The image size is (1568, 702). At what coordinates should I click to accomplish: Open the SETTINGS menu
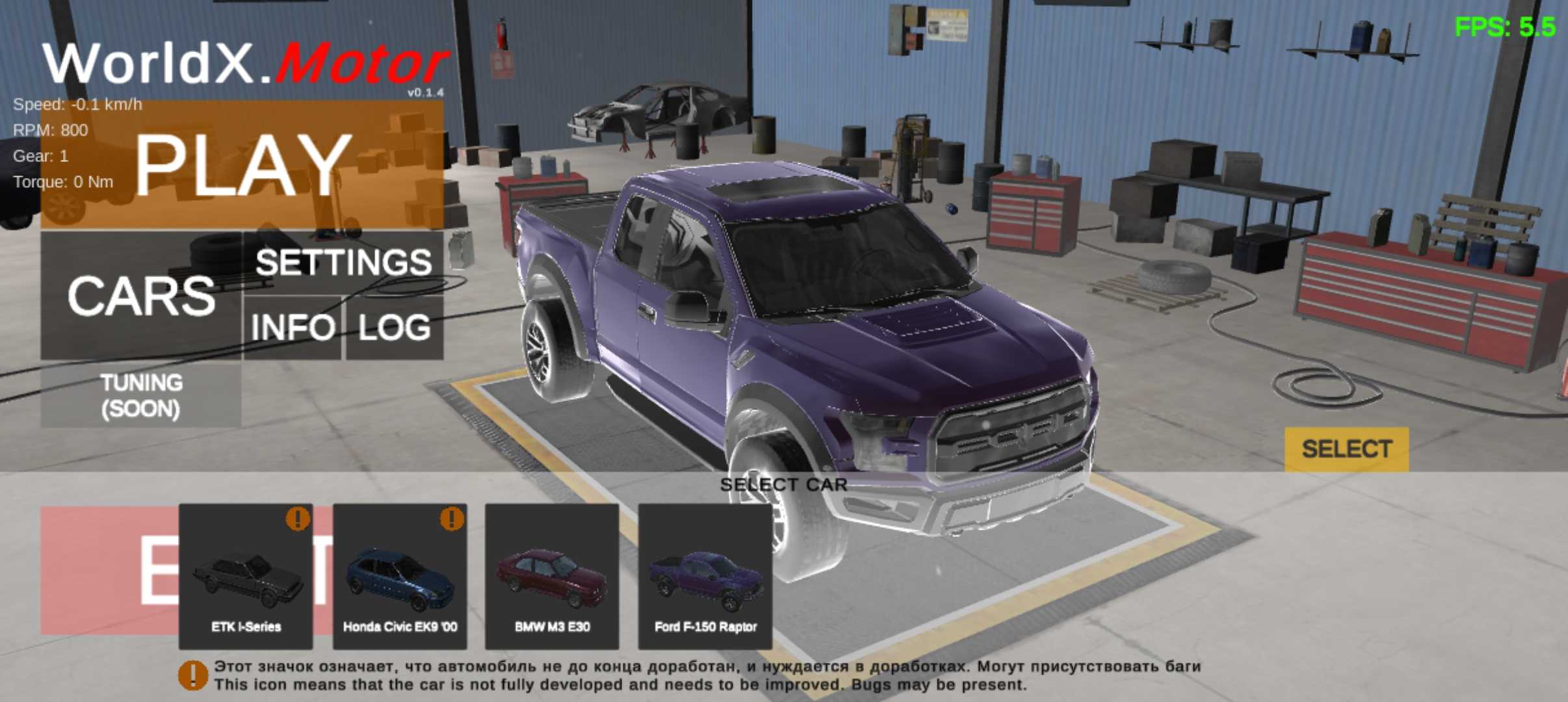click(343, 263)
